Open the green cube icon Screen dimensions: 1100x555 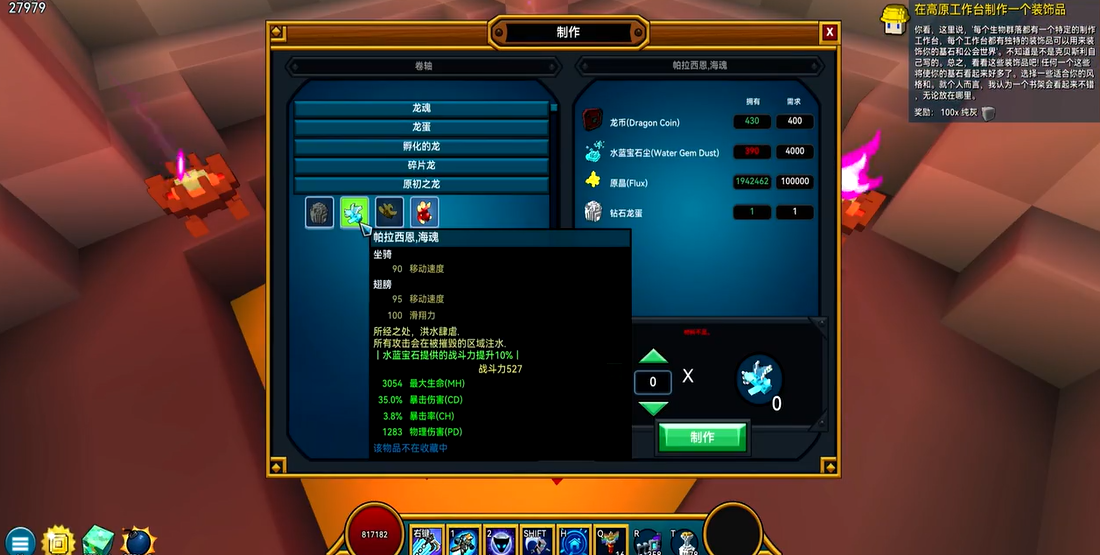point(99,540)
